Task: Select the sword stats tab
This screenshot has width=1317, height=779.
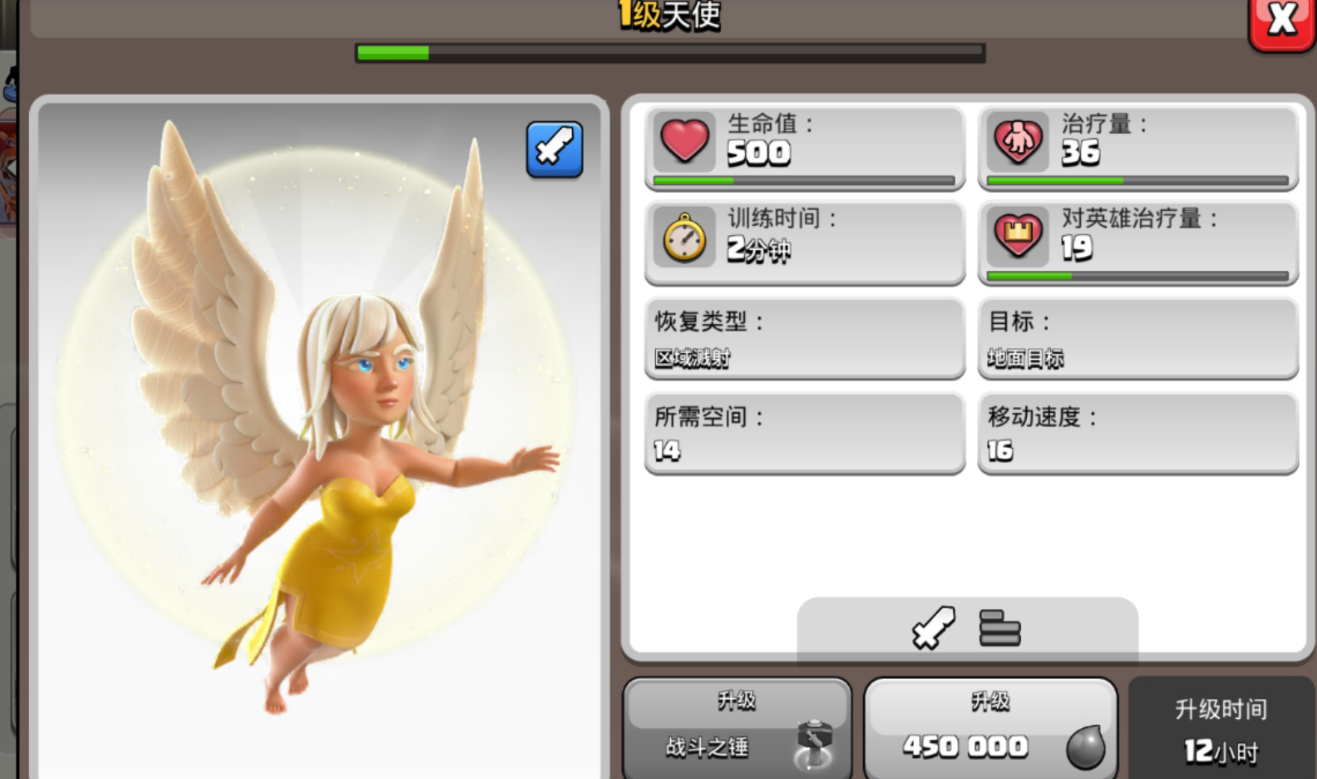Action: pyautogui.click(x=933, y=628)
